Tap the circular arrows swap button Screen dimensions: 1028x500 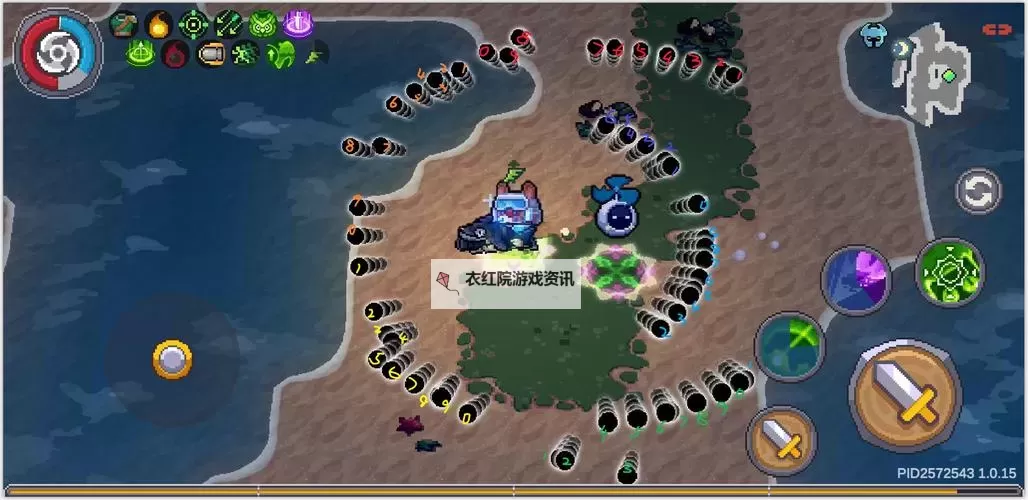click(x=978, y=191)
